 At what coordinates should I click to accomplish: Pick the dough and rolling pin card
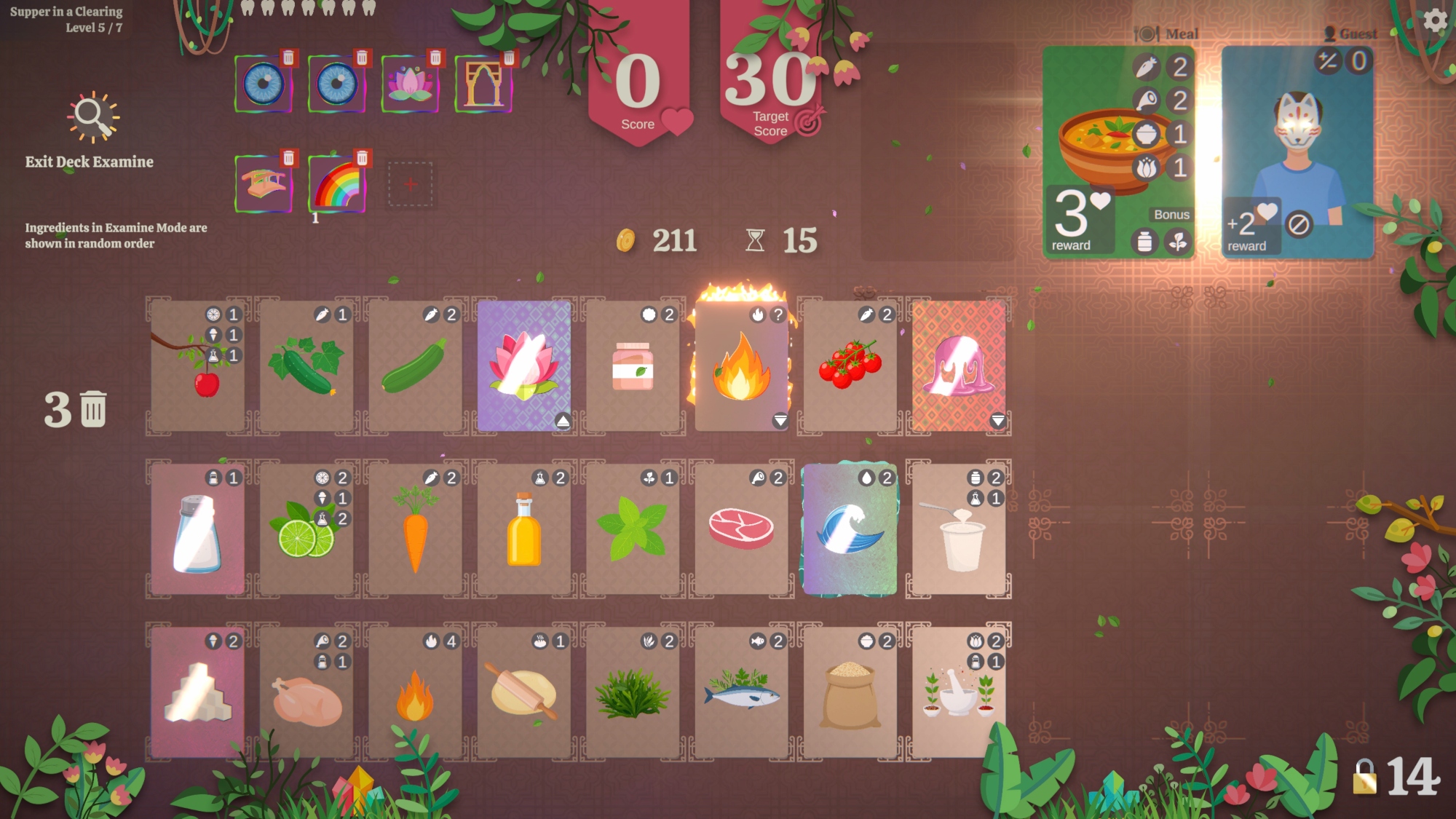click(524, 692)
